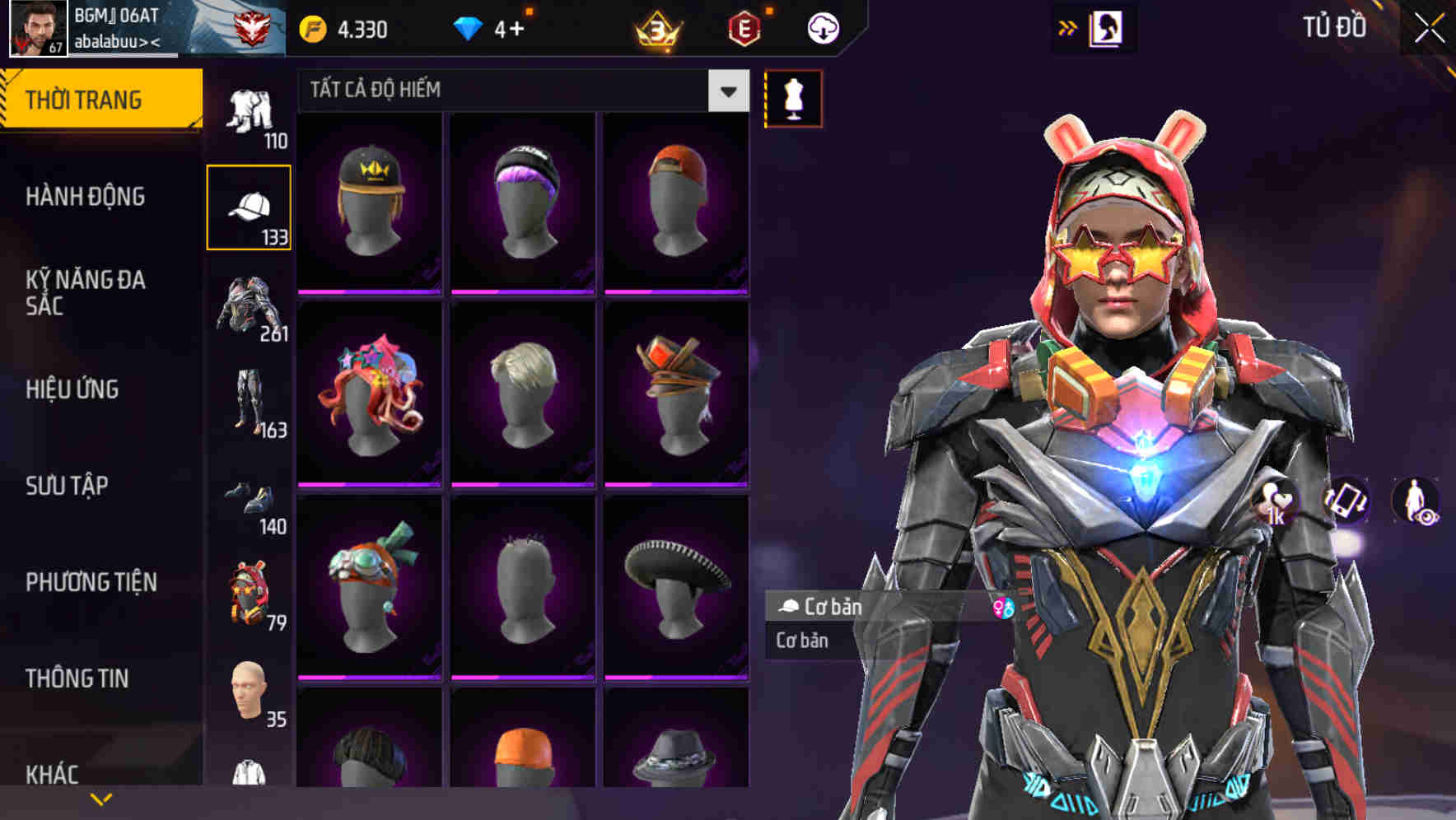The image size is (1456, 820).
Task: Open the backpack category icon showing 79
Action: 250,590
